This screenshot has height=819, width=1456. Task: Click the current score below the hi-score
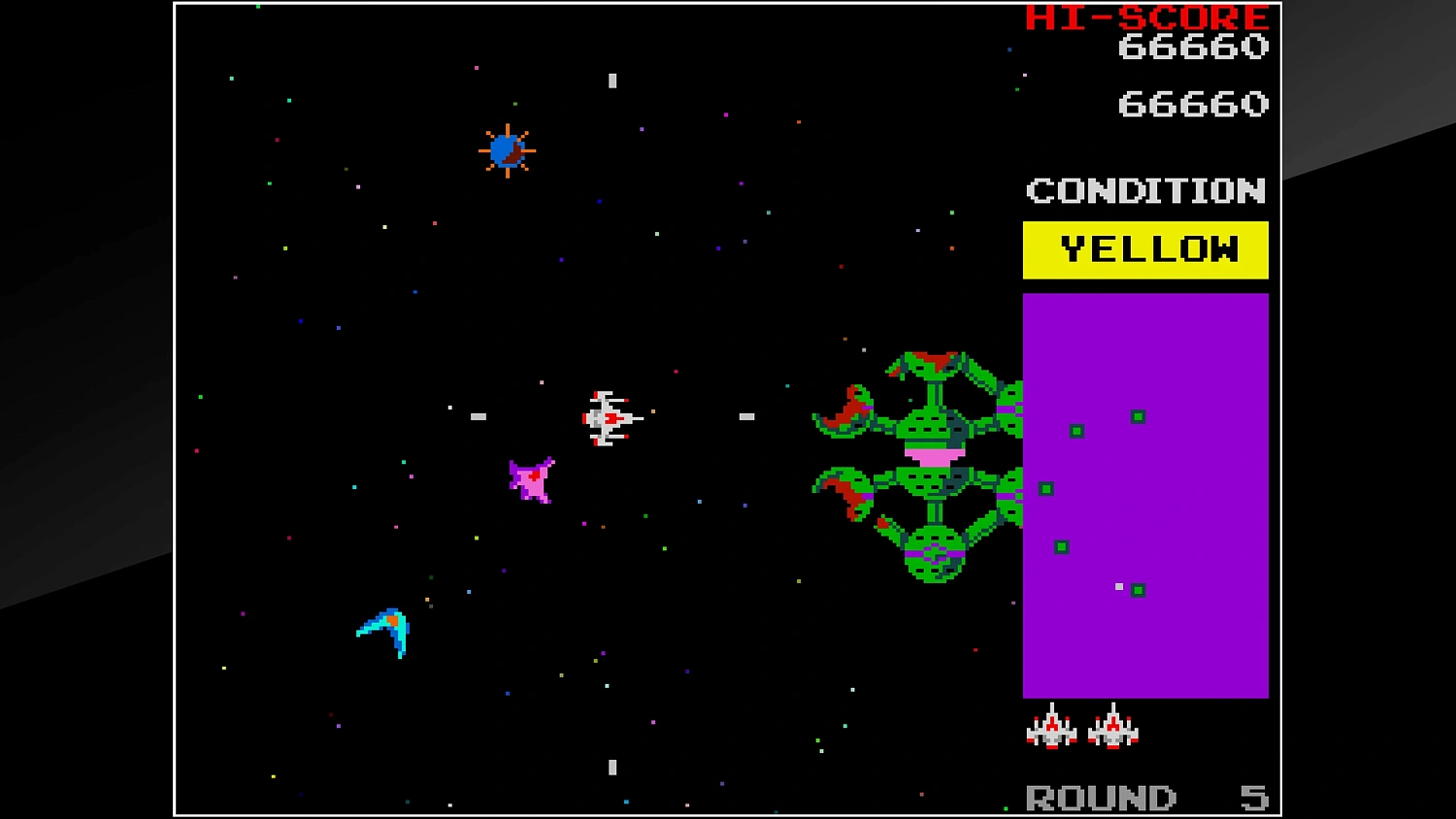tap(1194, 104)
